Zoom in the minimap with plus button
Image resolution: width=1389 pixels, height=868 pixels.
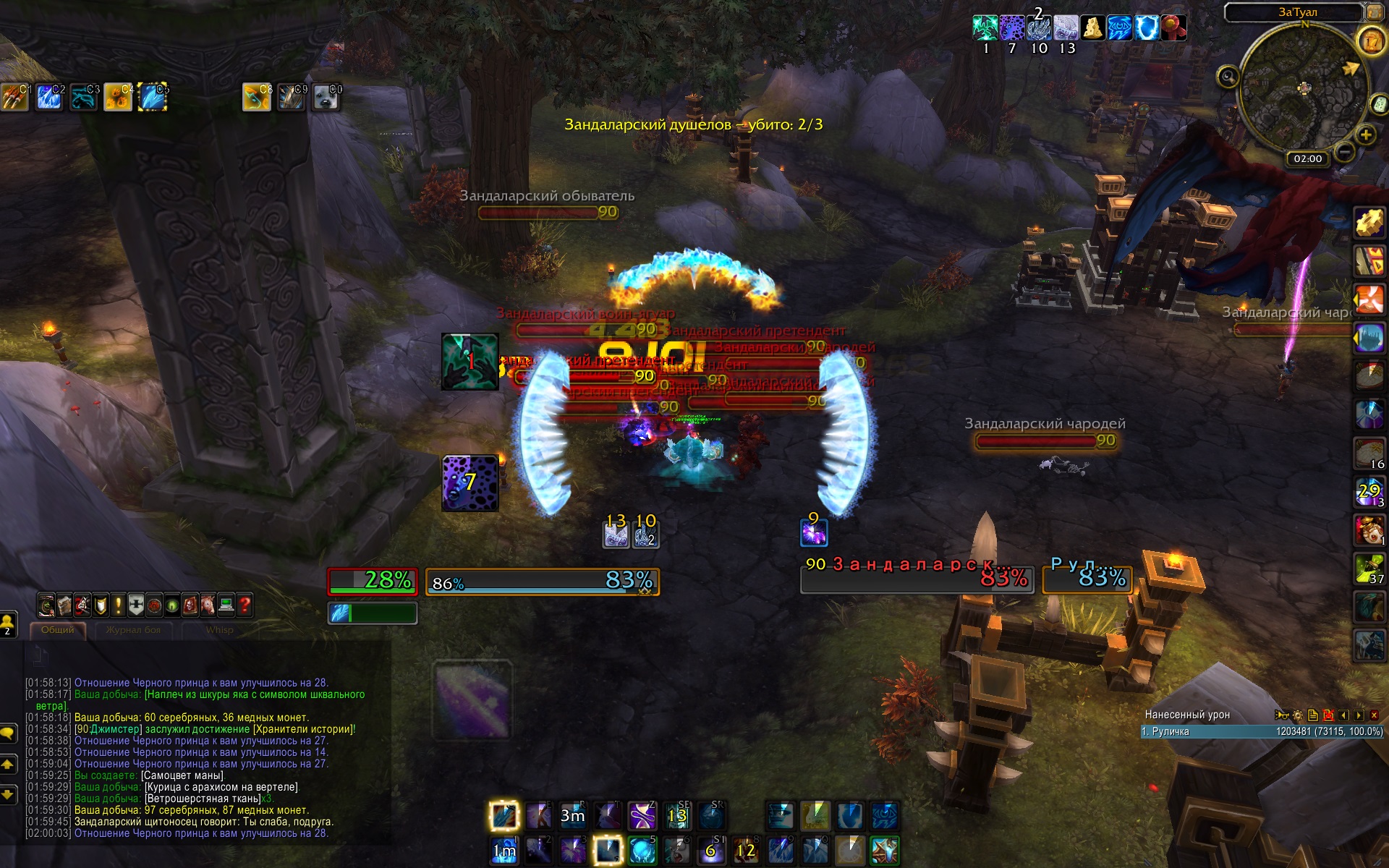[1366, 135]
